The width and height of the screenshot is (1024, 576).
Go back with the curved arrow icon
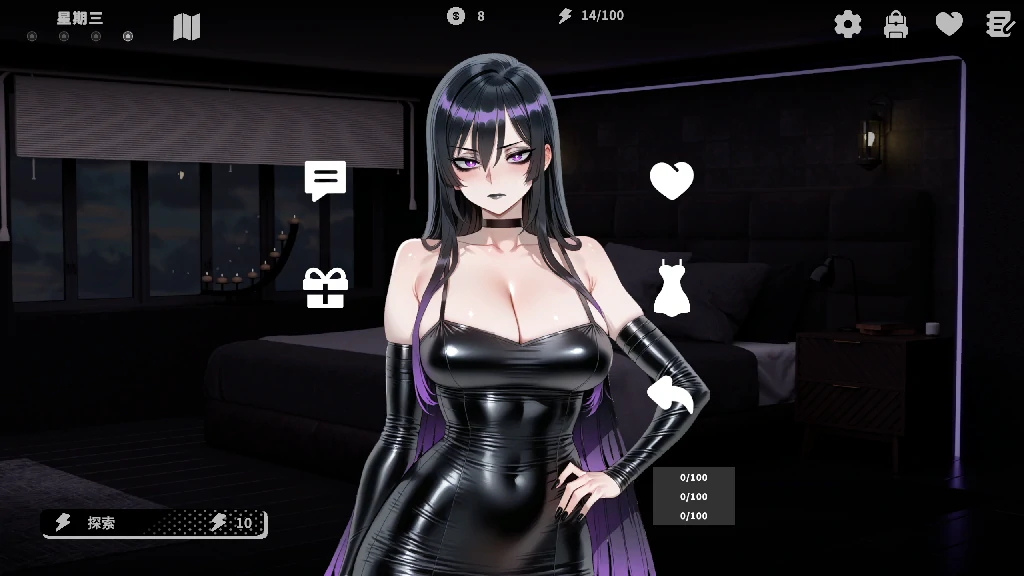click(x=671, y=395)
